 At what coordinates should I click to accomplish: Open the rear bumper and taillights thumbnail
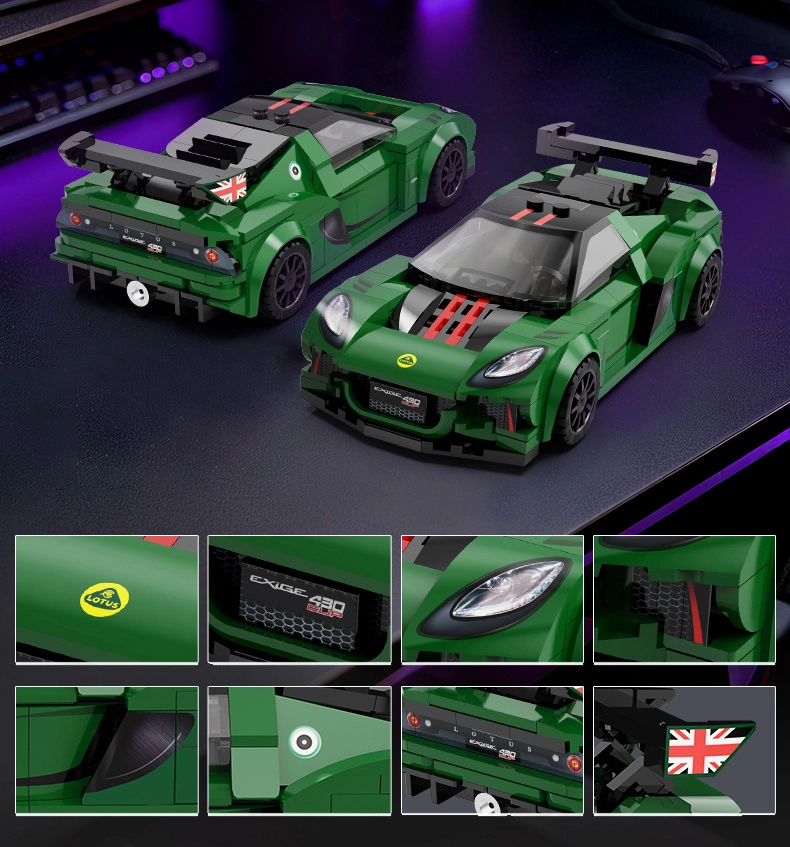492,750
